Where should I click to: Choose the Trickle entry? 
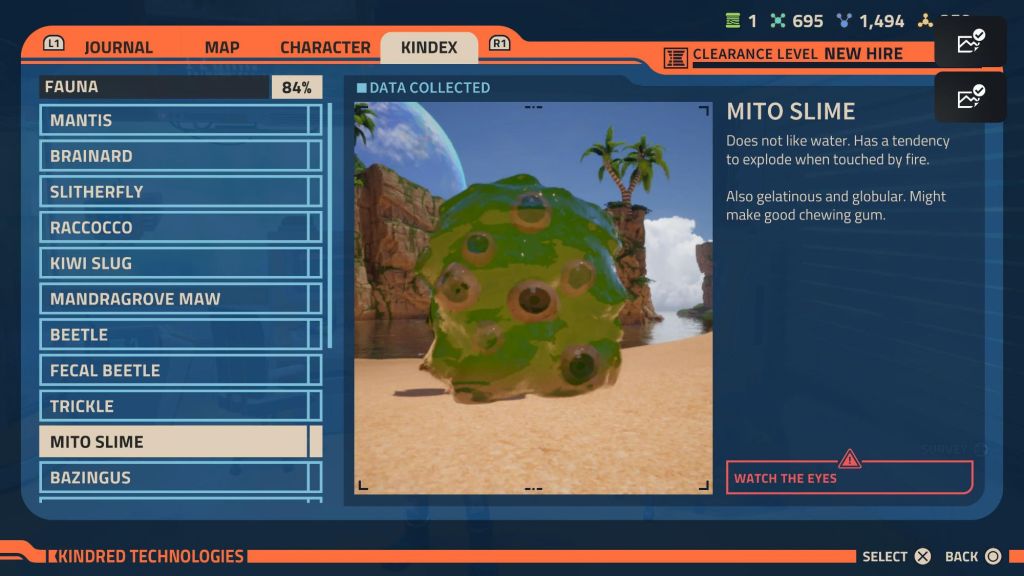(178, 406)
